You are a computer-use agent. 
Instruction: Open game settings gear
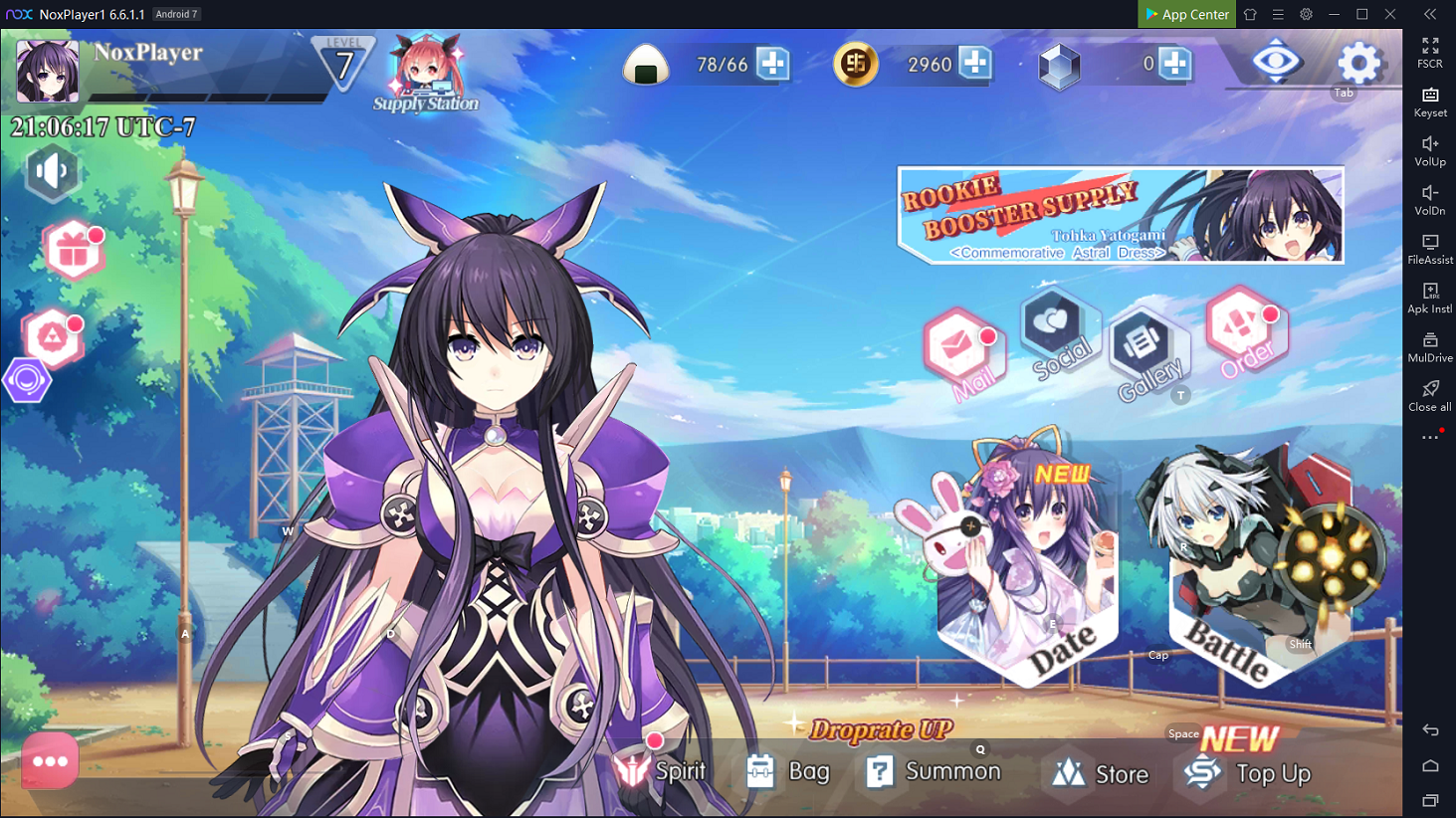tap(1358, 64)
